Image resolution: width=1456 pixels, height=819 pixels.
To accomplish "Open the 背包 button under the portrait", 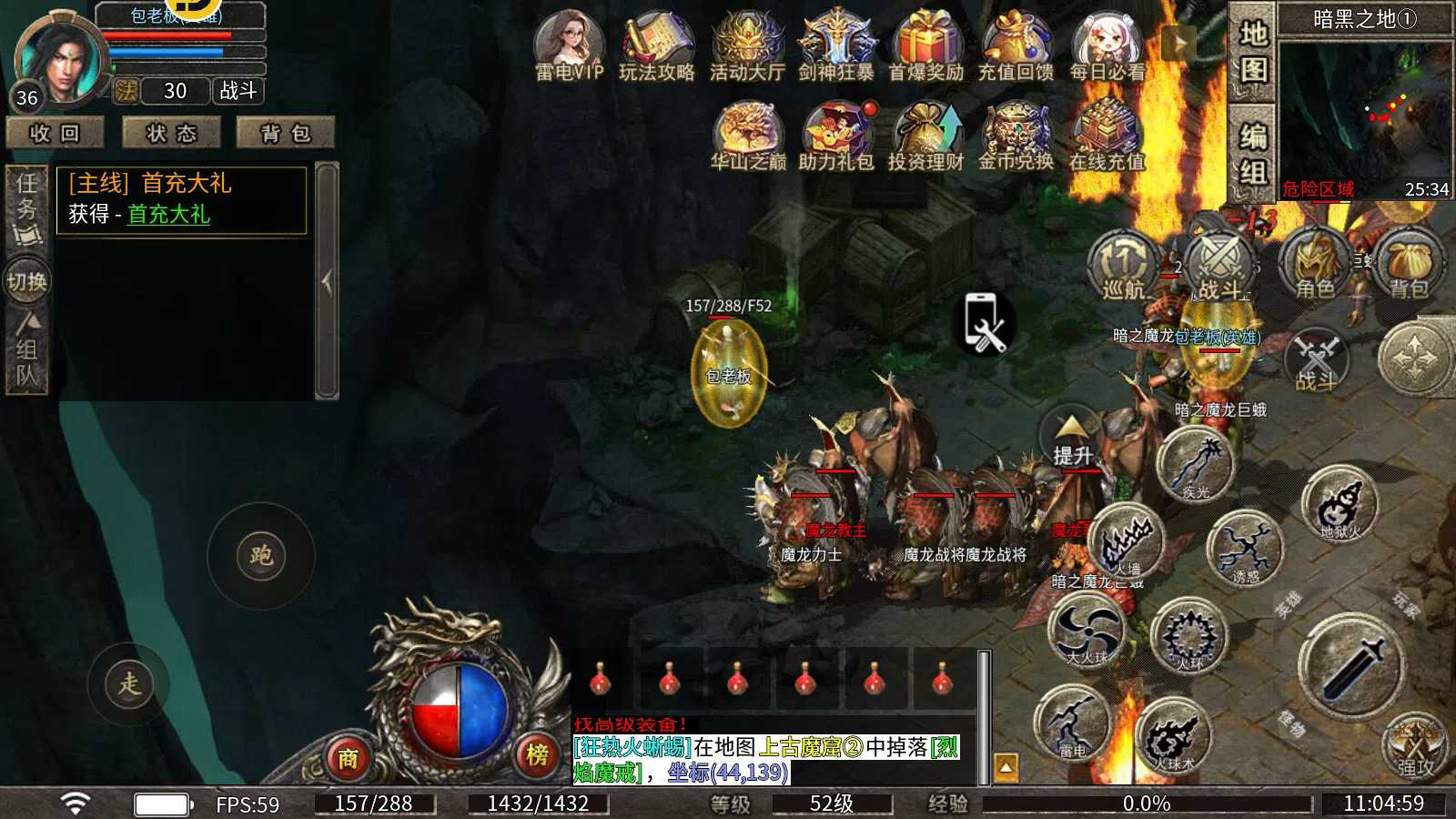I will (x=286, y=133).
